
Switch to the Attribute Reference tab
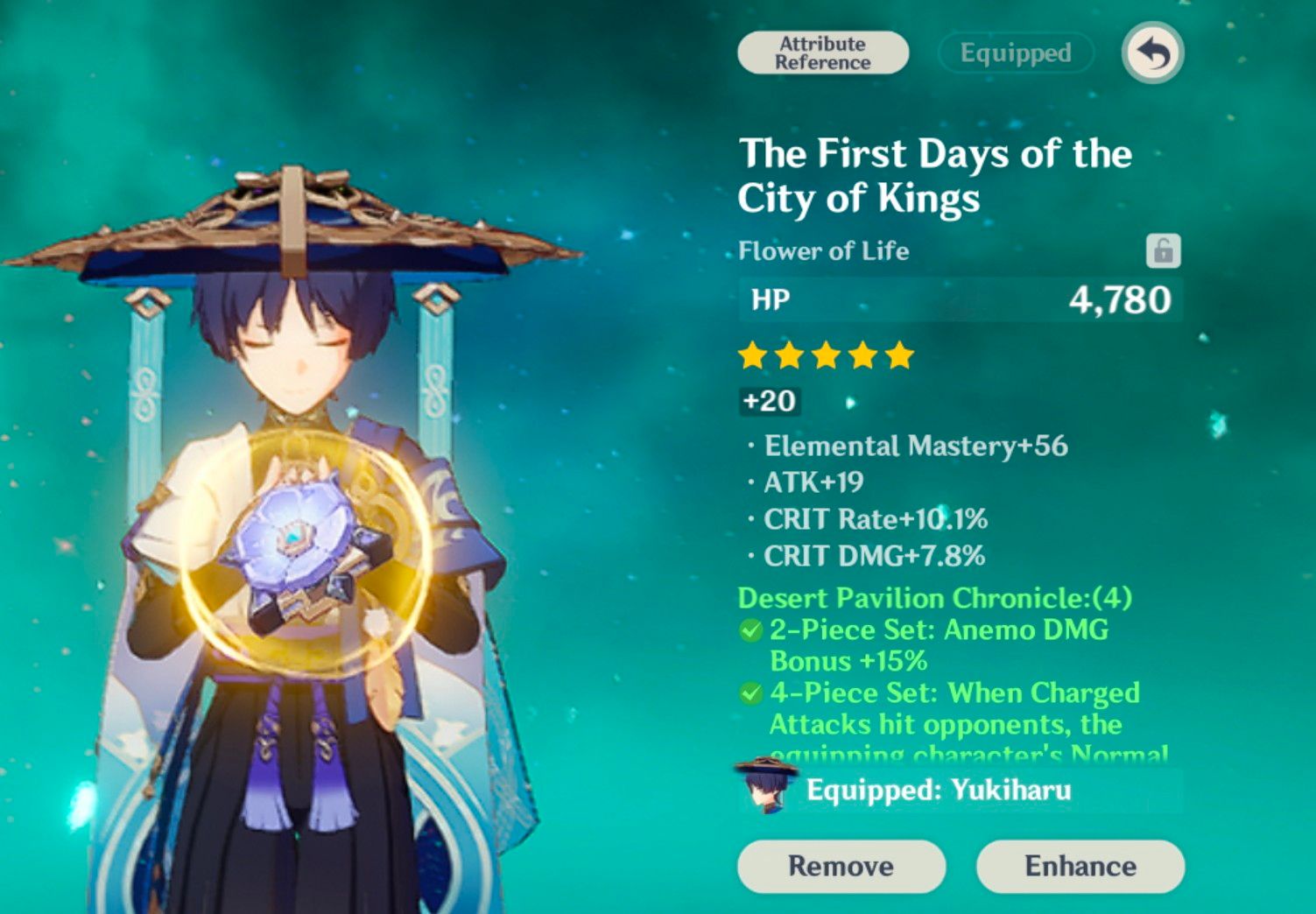pos(822,53)
